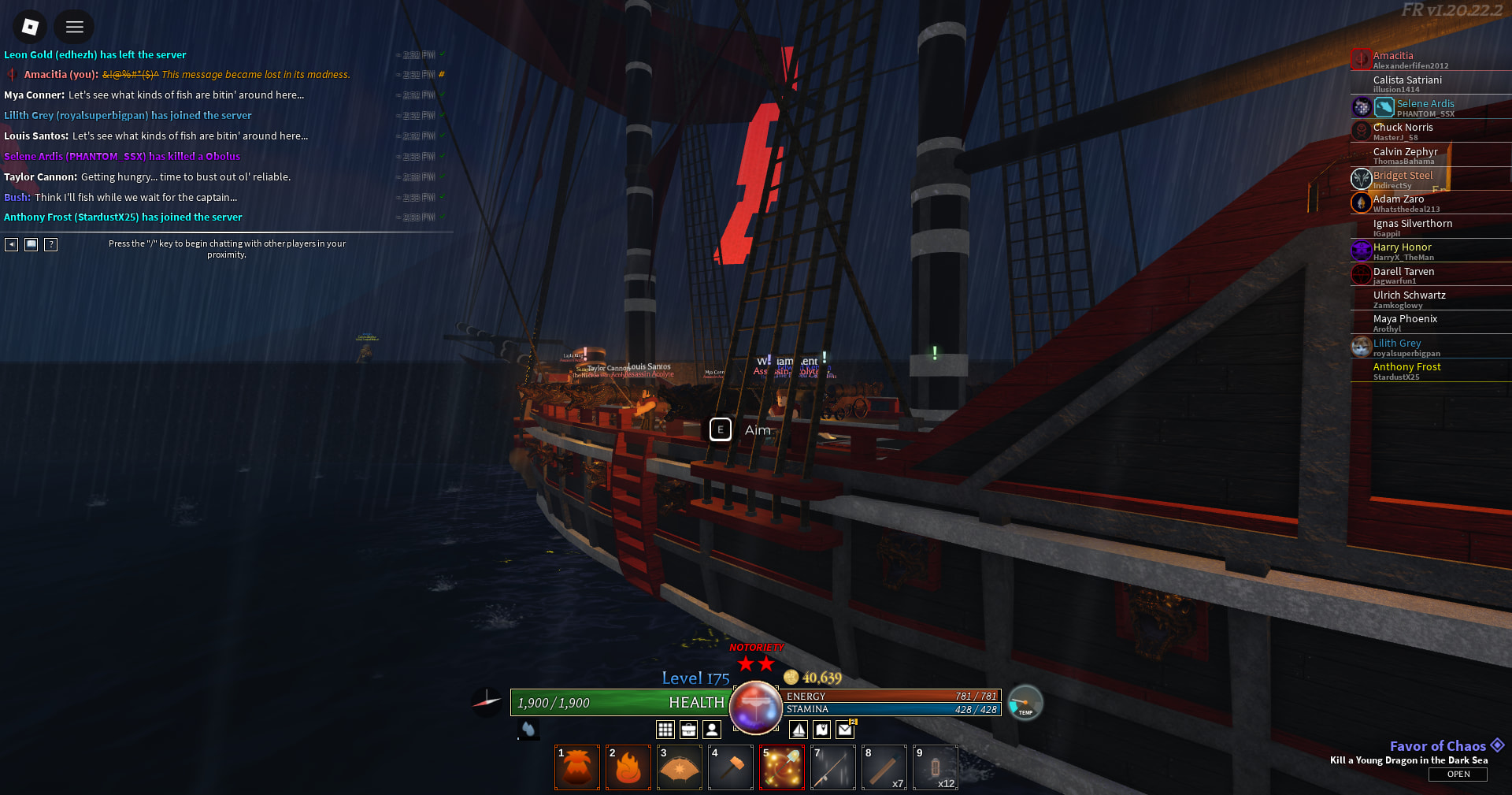Open the hamburger menu beside the Roblox logo
Screen dimensions: 1512x795
click(x=75, y=27)
